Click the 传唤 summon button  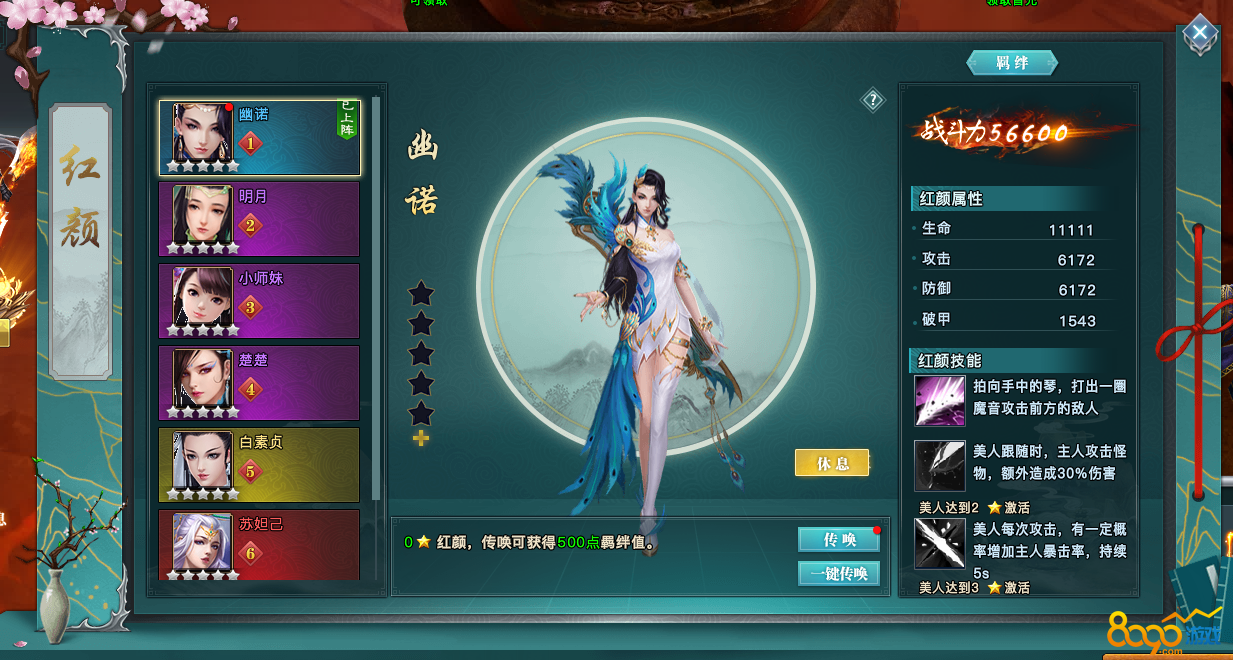(838, 540)
